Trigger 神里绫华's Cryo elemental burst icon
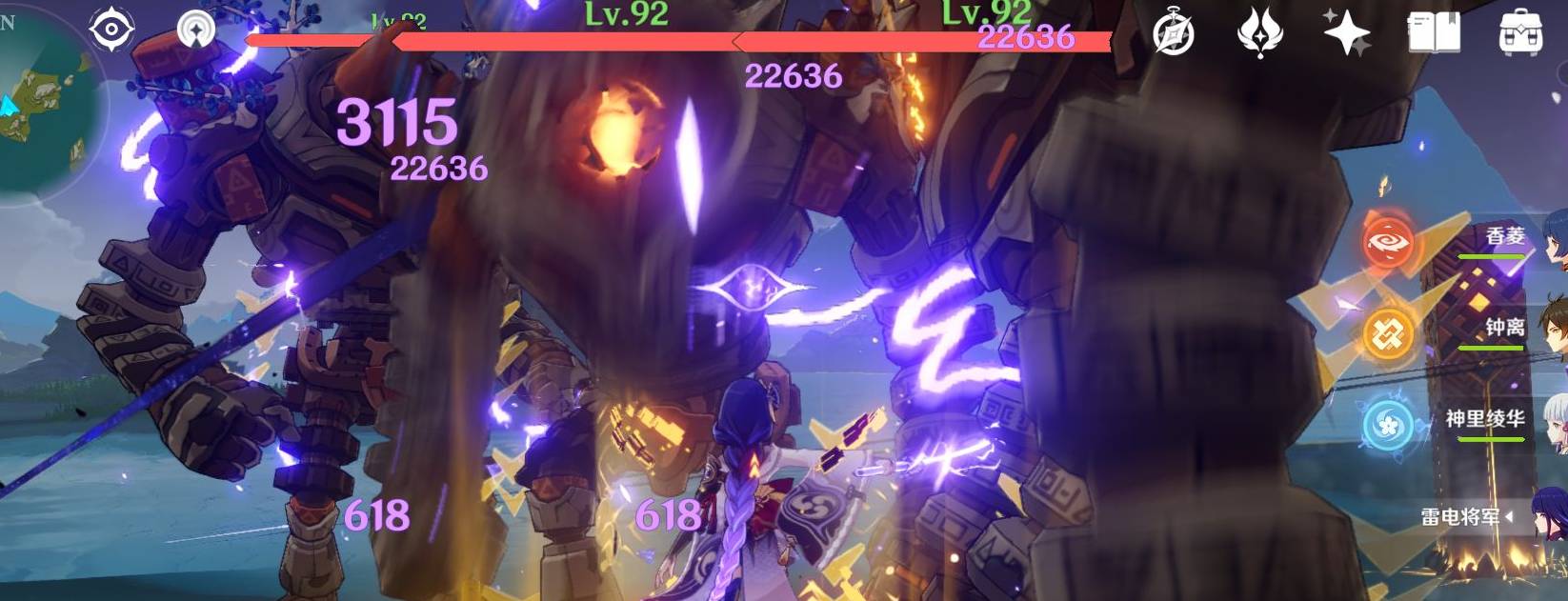The image size is (1568, 601). (1387, 425)
